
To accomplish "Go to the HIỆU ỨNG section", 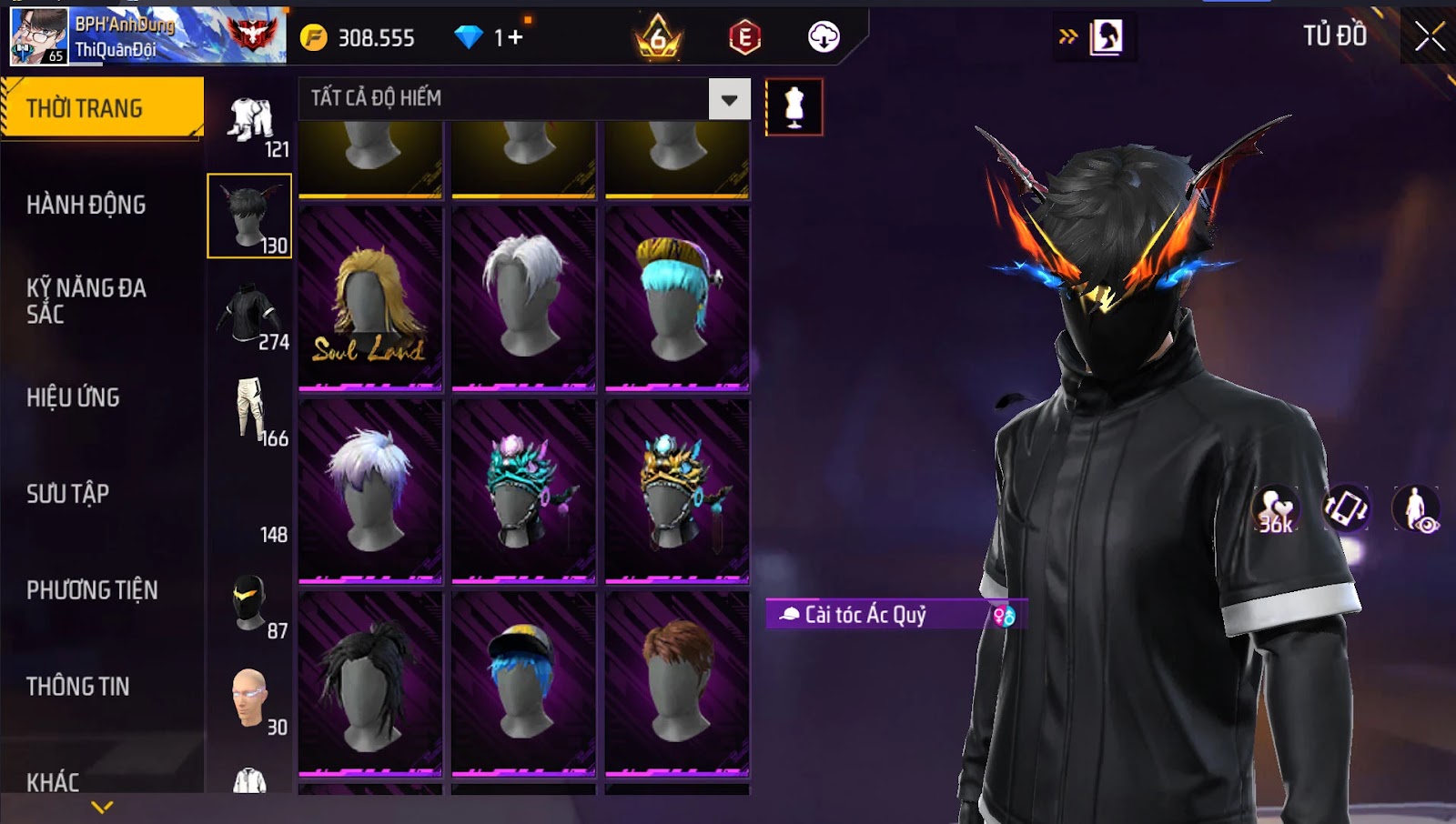I will tap(74, 397).
